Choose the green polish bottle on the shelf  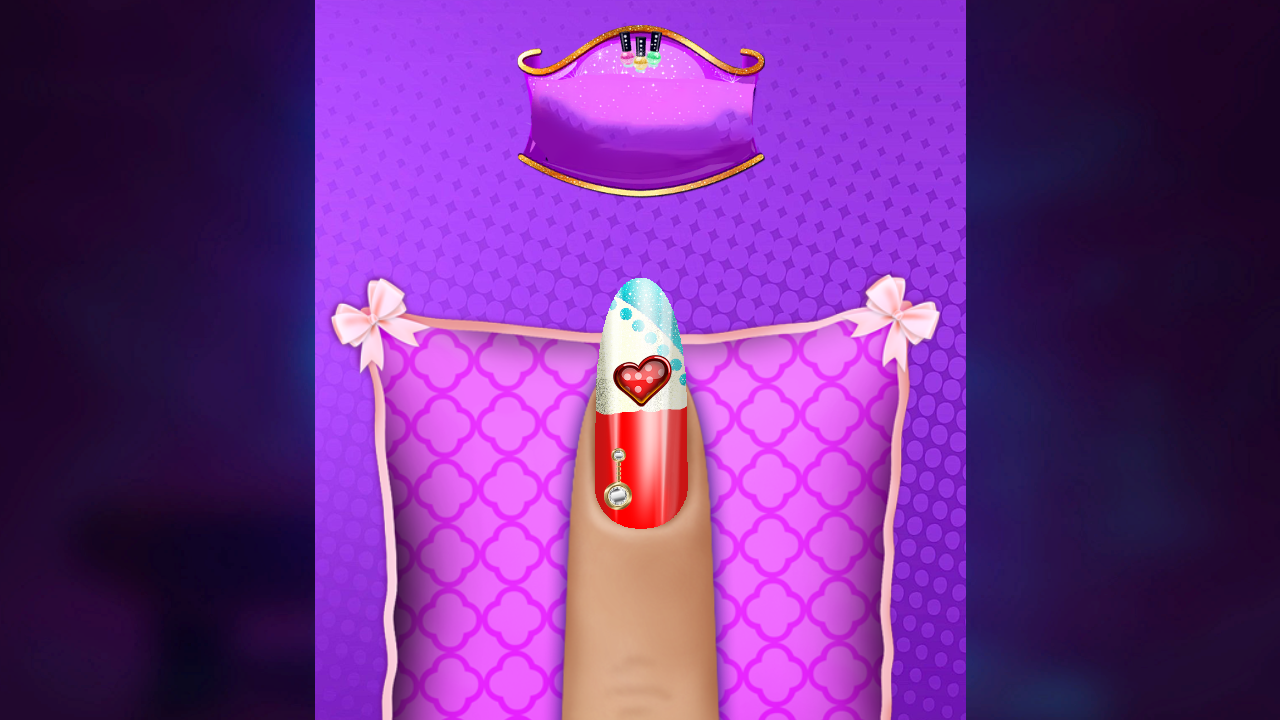(x=654, y=58)
